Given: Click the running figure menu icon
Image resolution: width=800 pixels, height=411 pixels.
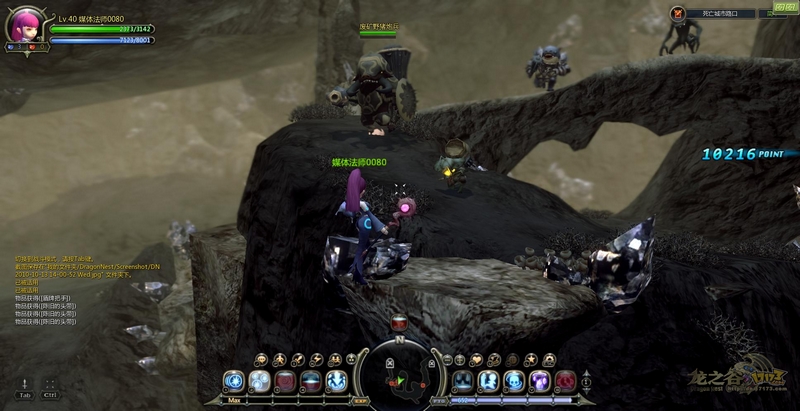Looking at the screenshot, I should pos(282,359).
